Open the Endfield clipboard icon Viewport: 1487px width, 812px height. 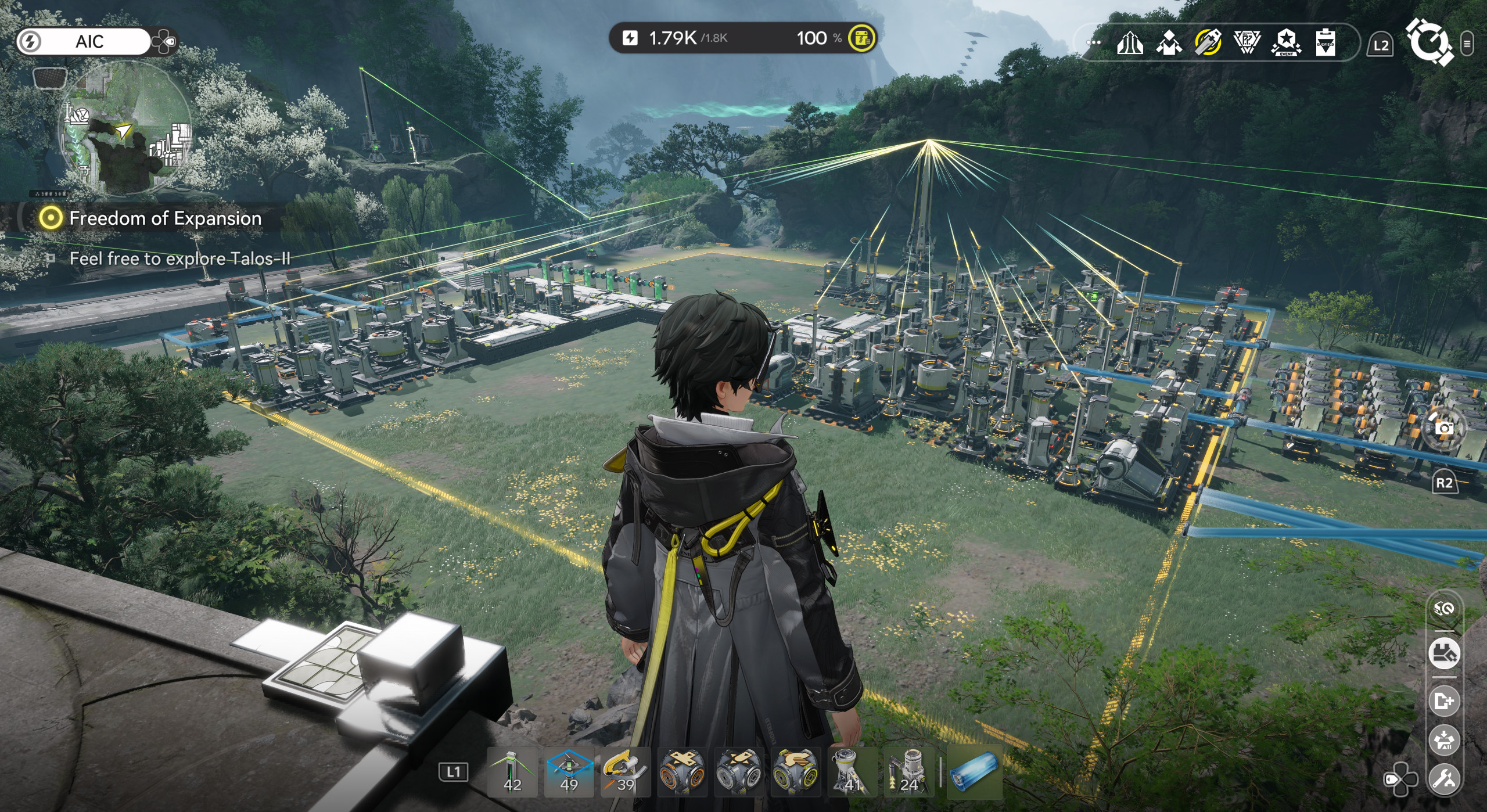click(1325, 43)
